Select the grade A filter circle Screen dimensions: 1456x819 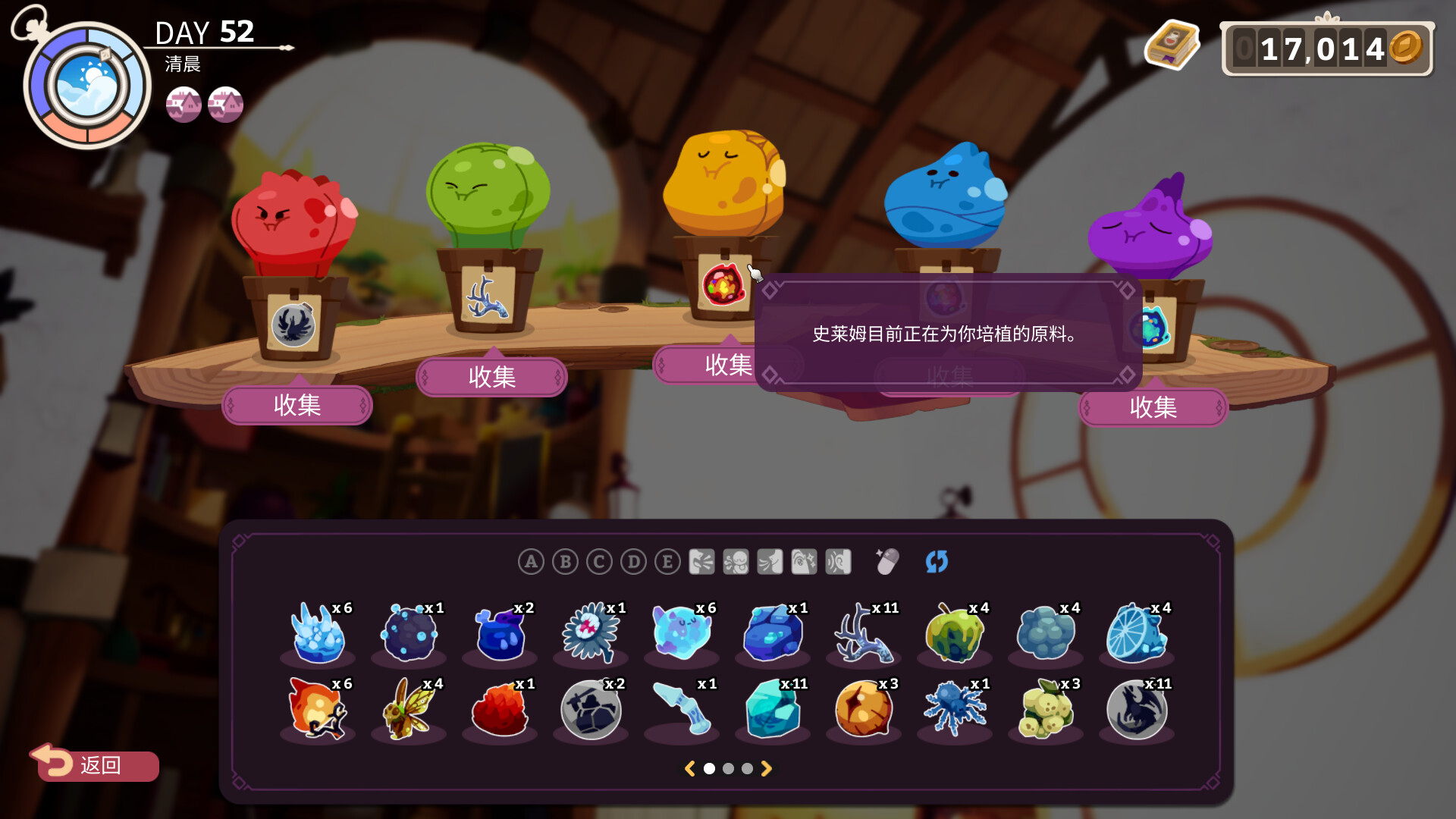(x=530, y=562)
